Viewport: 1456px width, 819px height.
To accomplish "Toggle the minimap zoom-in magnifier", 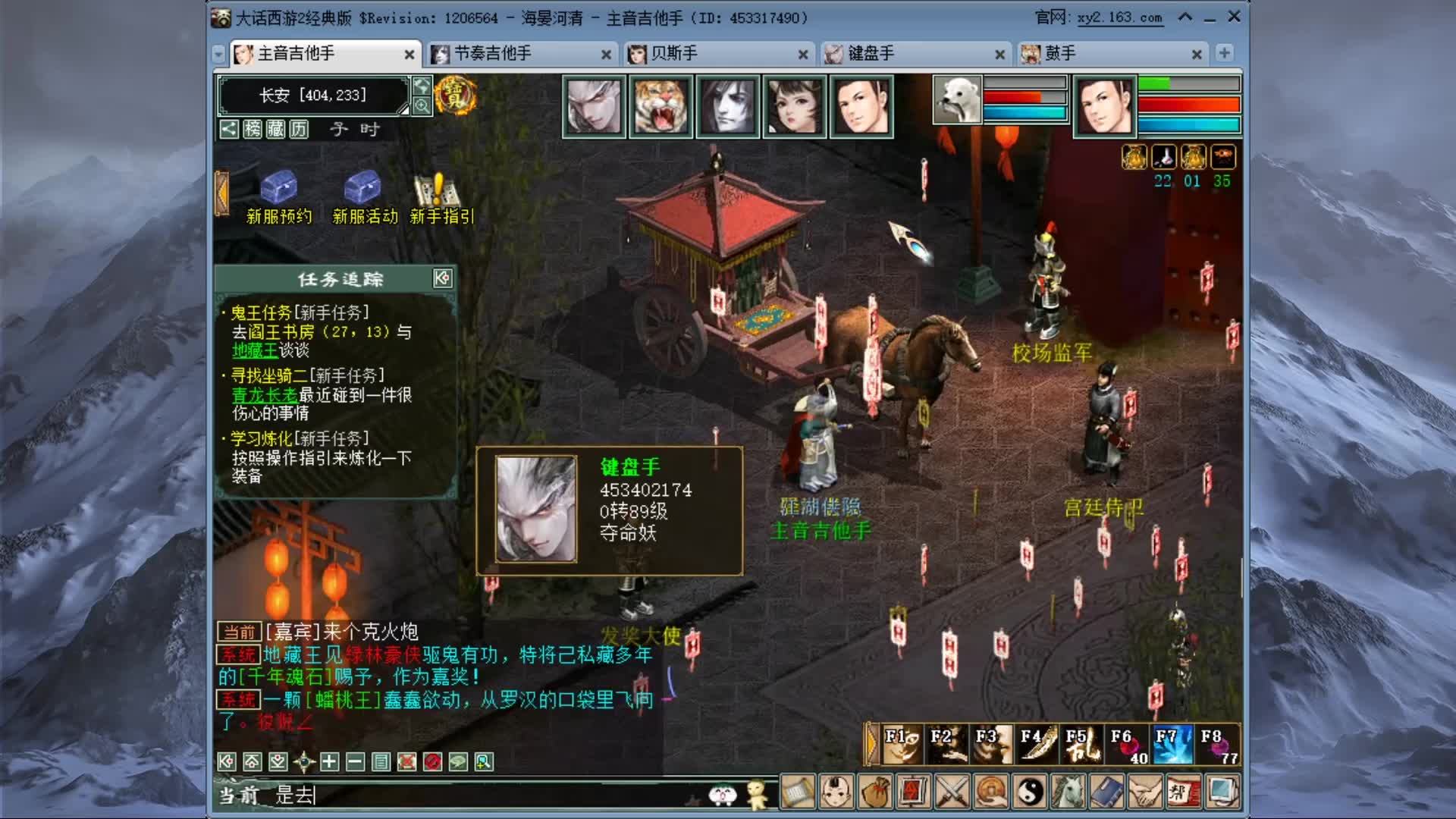I will click(422, 104).
